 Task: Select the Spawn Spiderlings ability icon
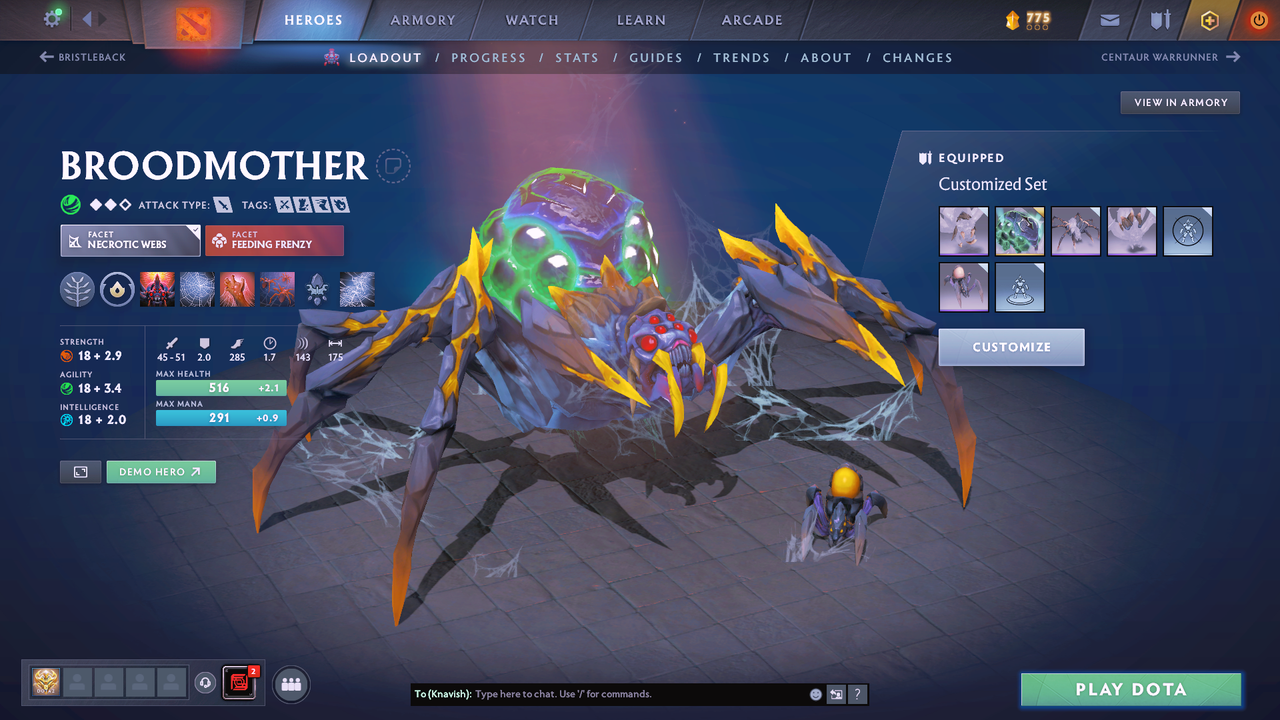click(277, 289)
